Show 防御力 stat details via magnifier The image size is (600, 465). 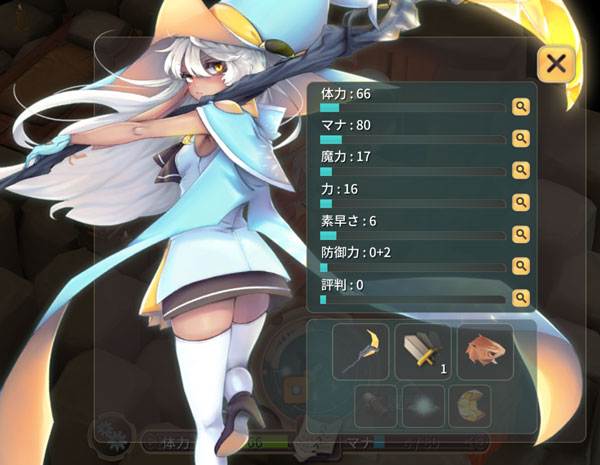click(520, 265)
